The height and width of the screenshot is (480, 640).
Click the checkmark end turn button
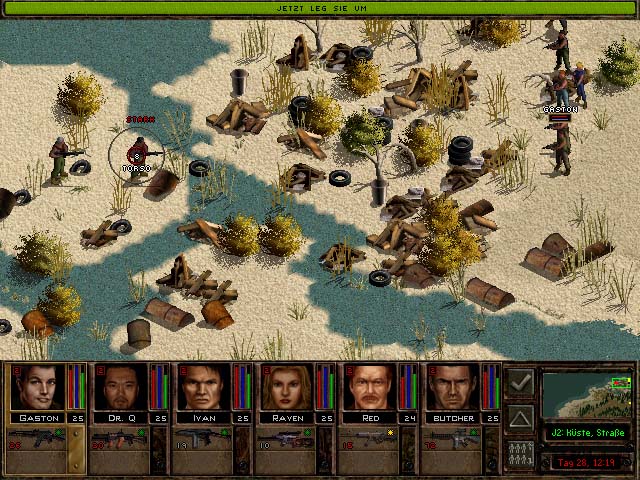coord(520,382)
